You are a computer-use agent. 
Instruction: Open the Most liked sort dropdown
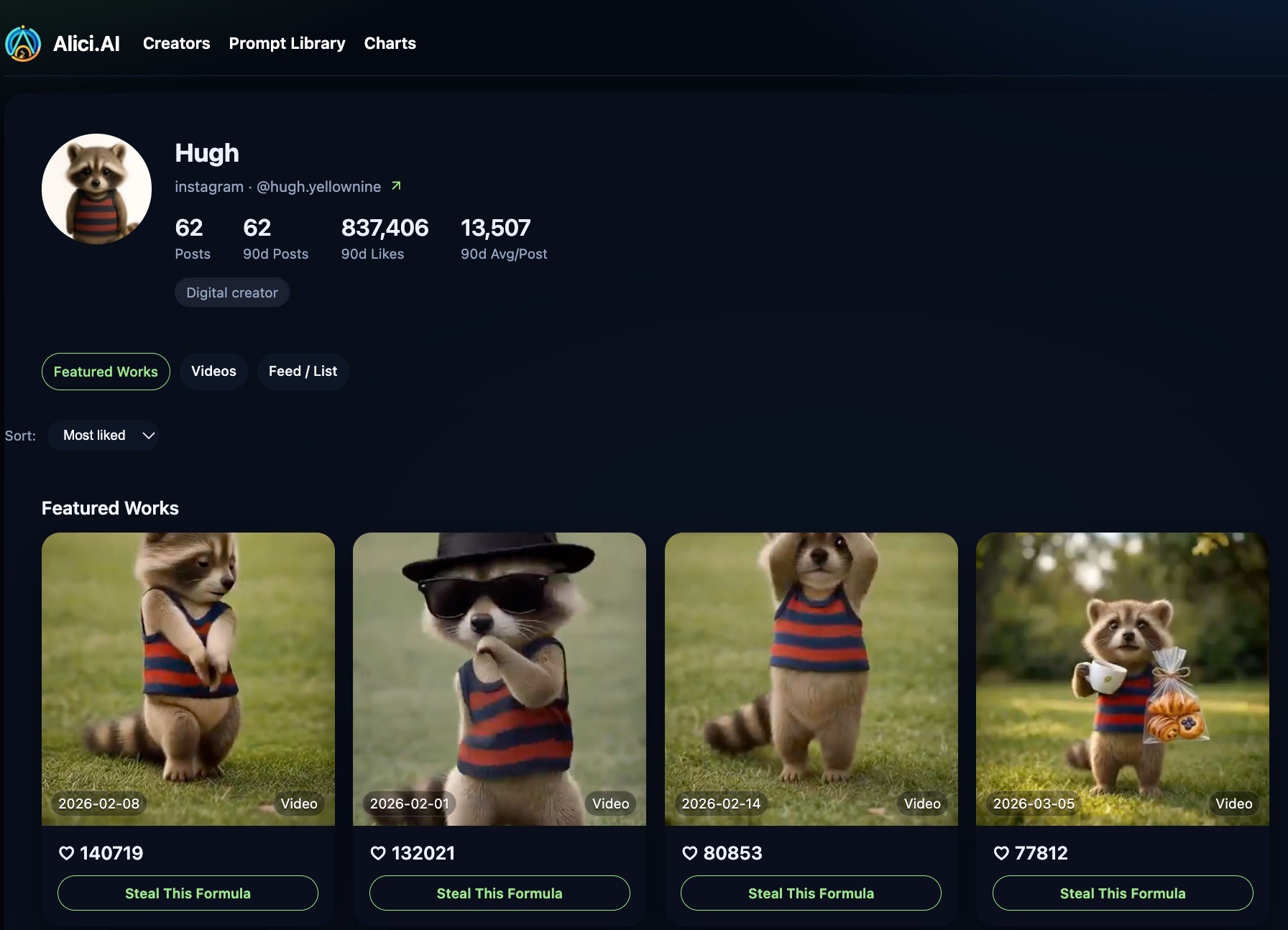[x=103, y=435]
